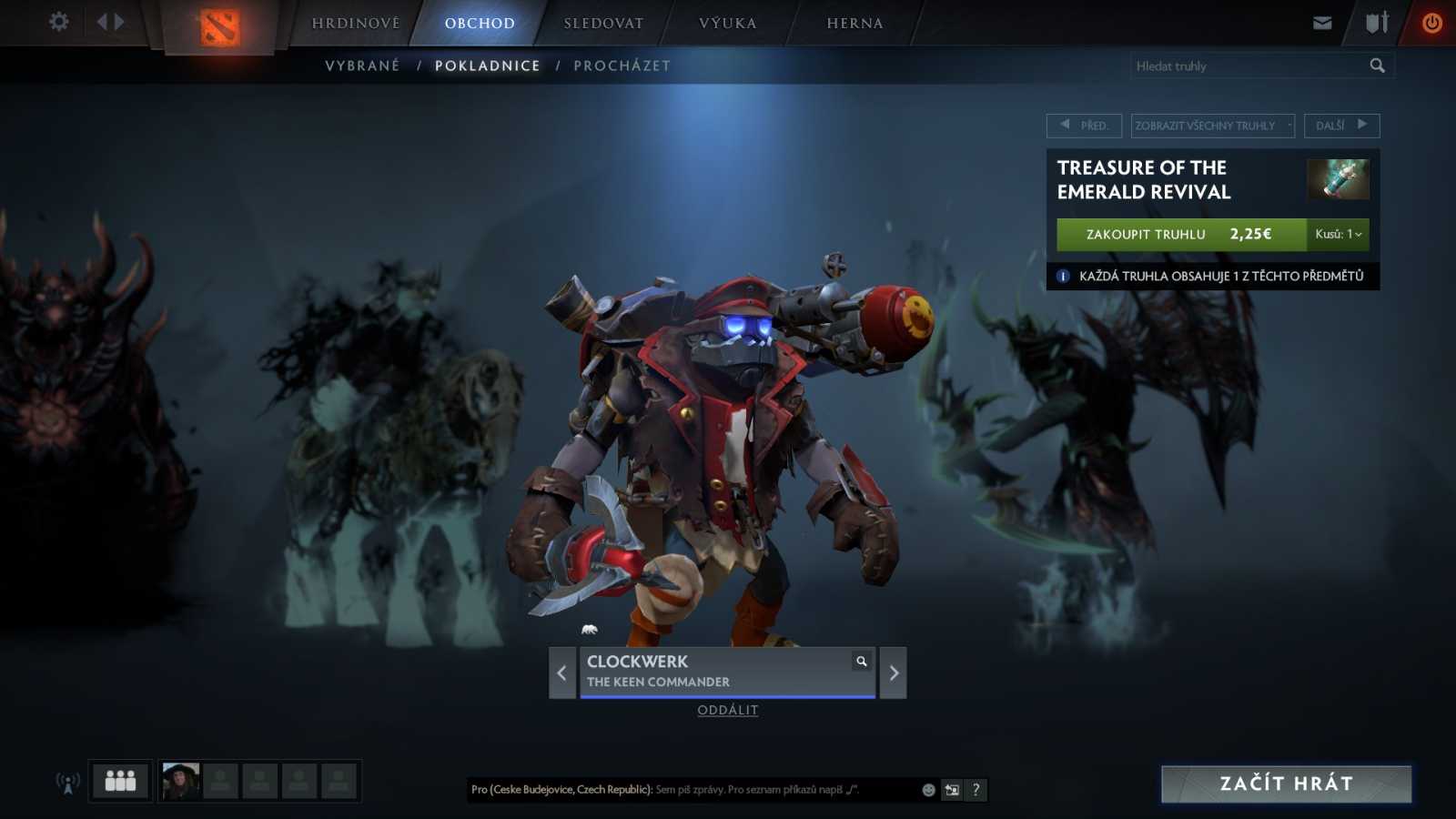The width and height of the screenshot is (1456, 819).
Task: Open the mail envelope icon
Action: 1322,23
